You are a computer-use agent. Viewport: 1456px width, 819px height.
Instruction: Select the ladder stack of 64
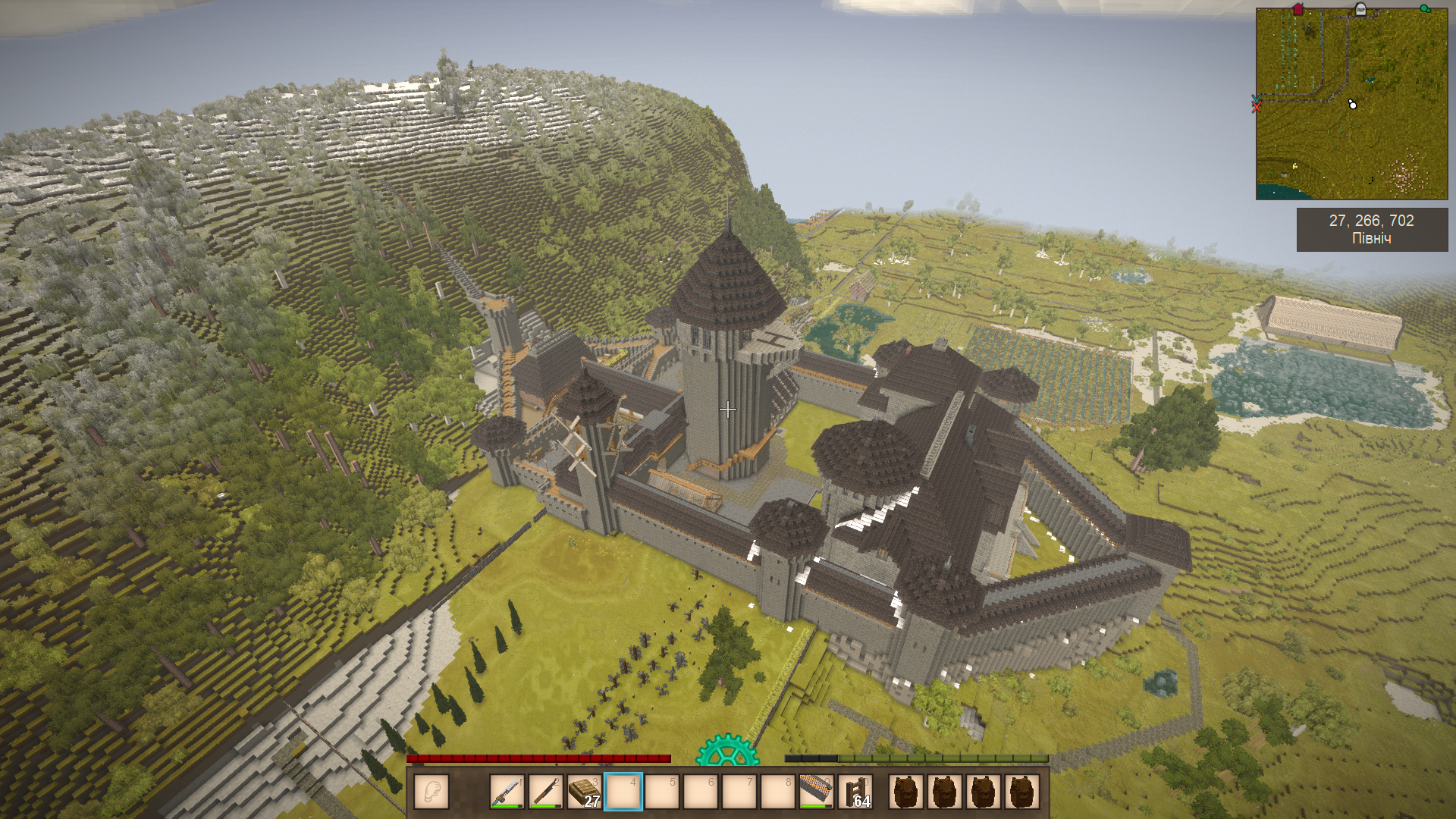855,792
